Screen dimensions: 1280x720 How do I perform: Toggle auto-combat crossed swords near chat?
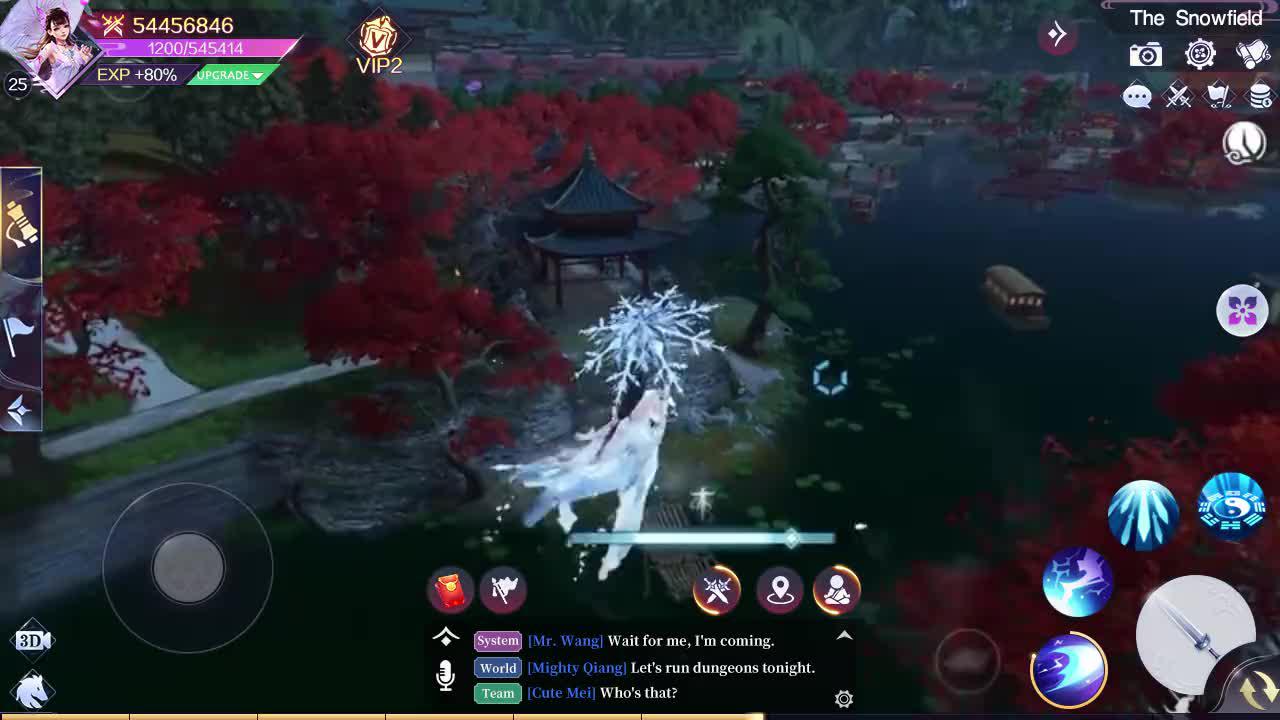[x=716, y=591]
